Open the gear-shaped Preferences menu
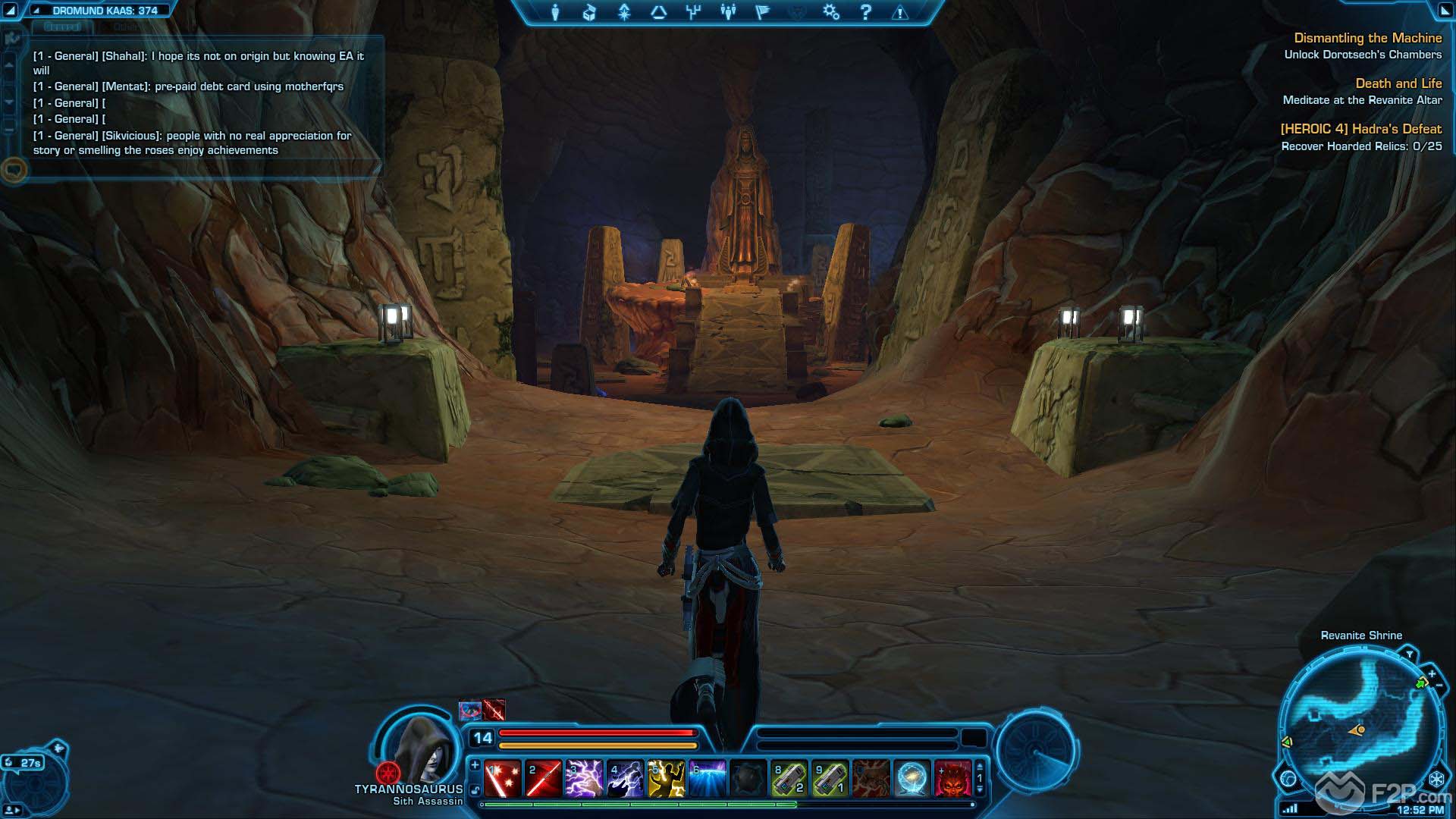The height and width of the screenshot is (819, 1456). pyautogui.click(x=831, y=12)
